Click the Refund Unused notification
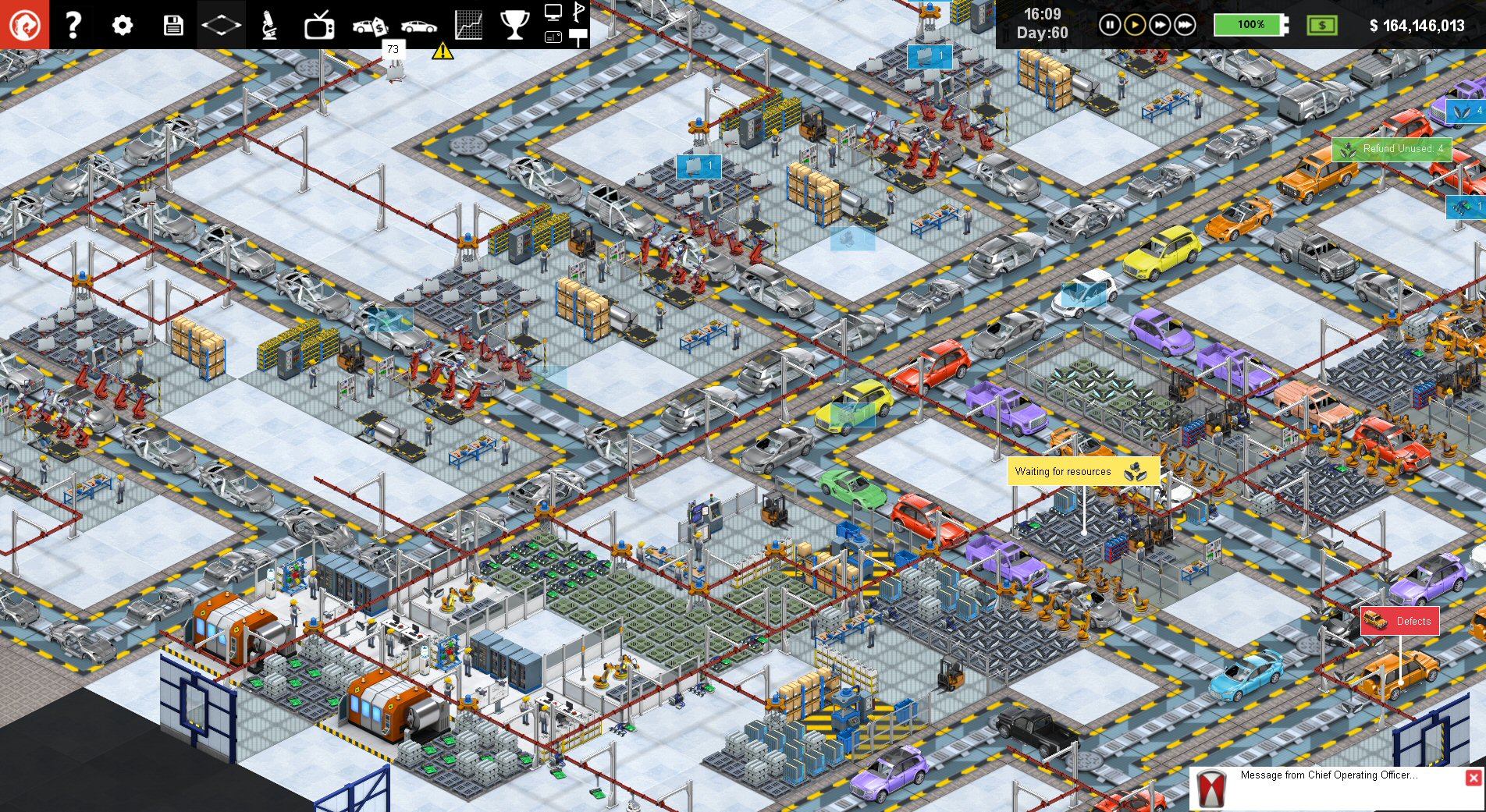 [x=1392, y=149]
